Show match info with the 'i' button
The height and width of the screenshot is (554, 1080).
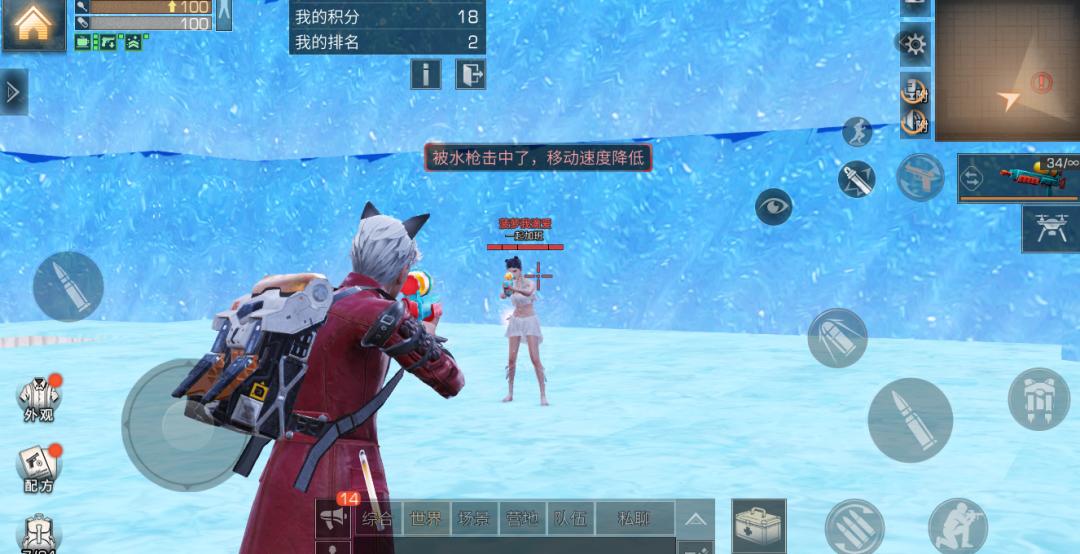(425, 74)
